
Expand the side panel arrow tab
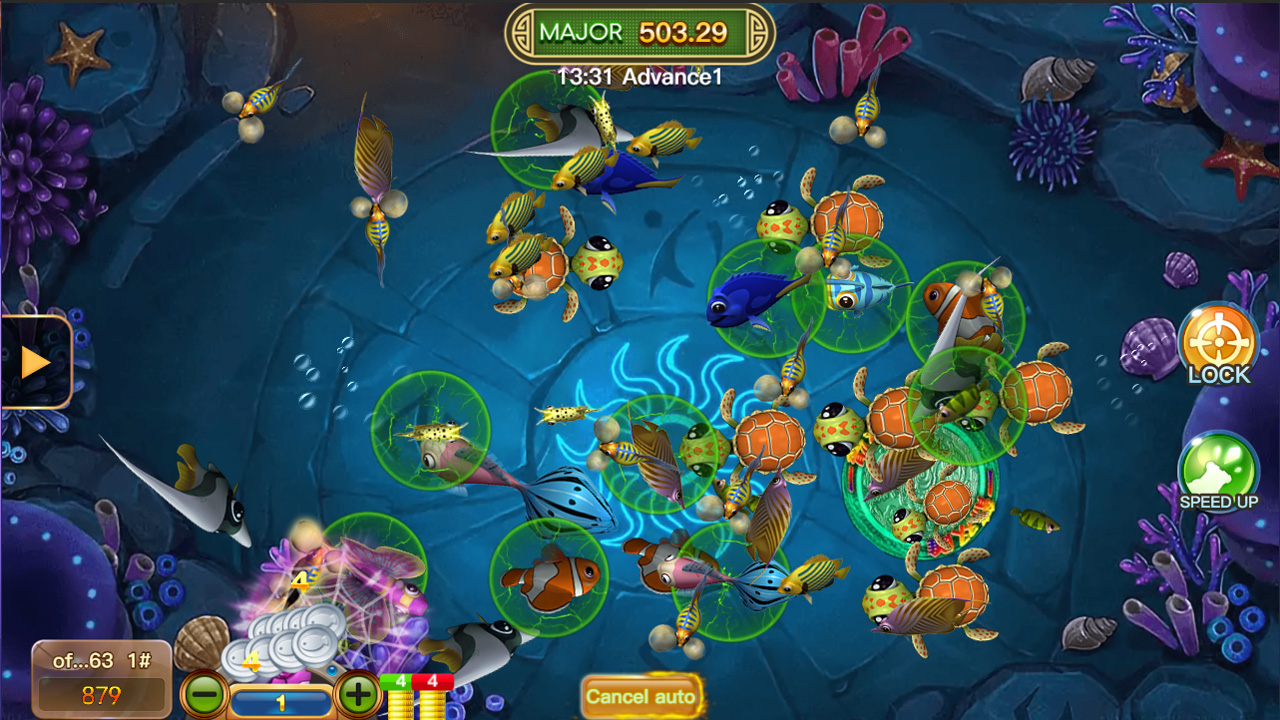click(36, 362)
